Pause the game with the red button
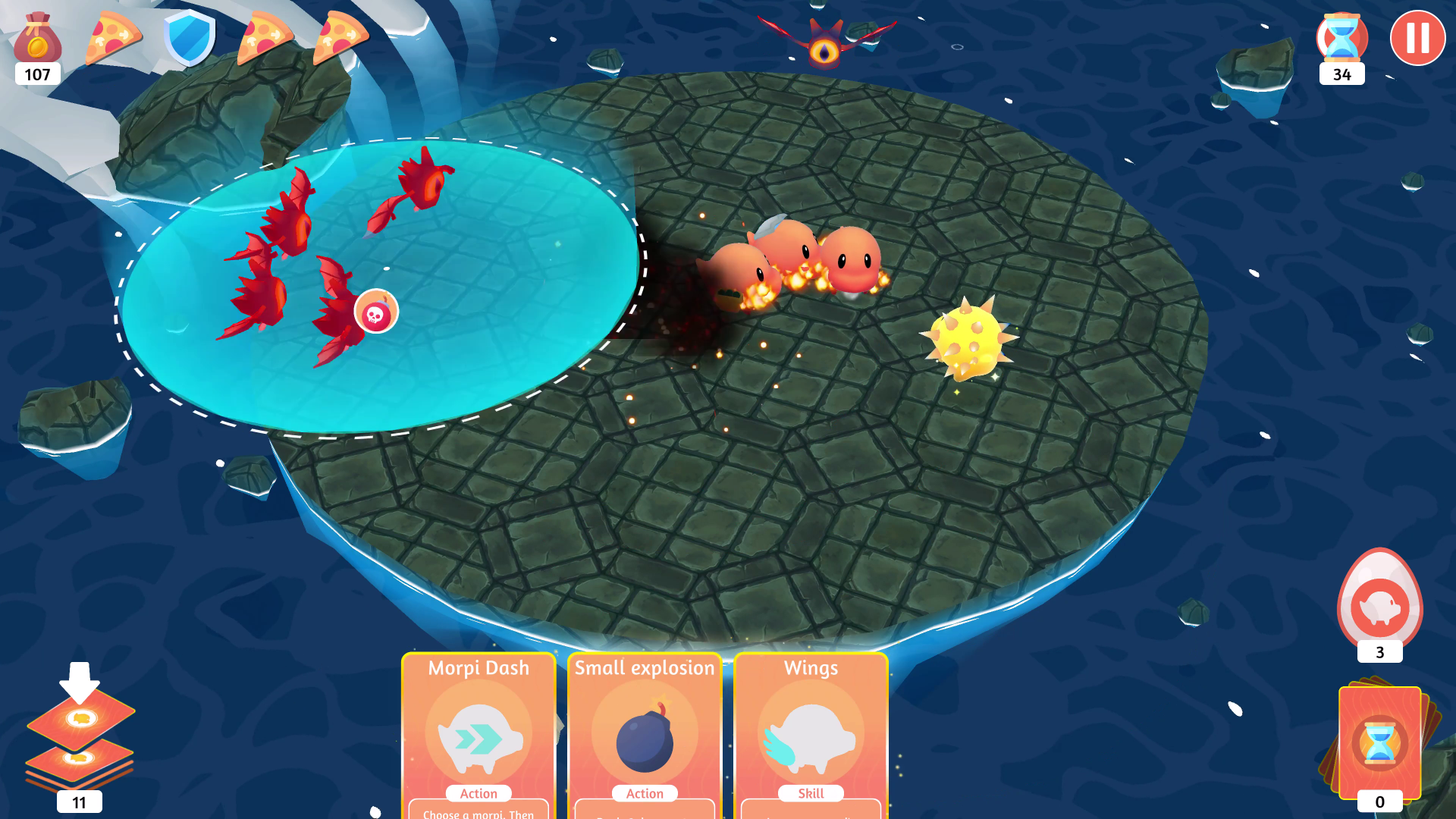 point(1417,38)
